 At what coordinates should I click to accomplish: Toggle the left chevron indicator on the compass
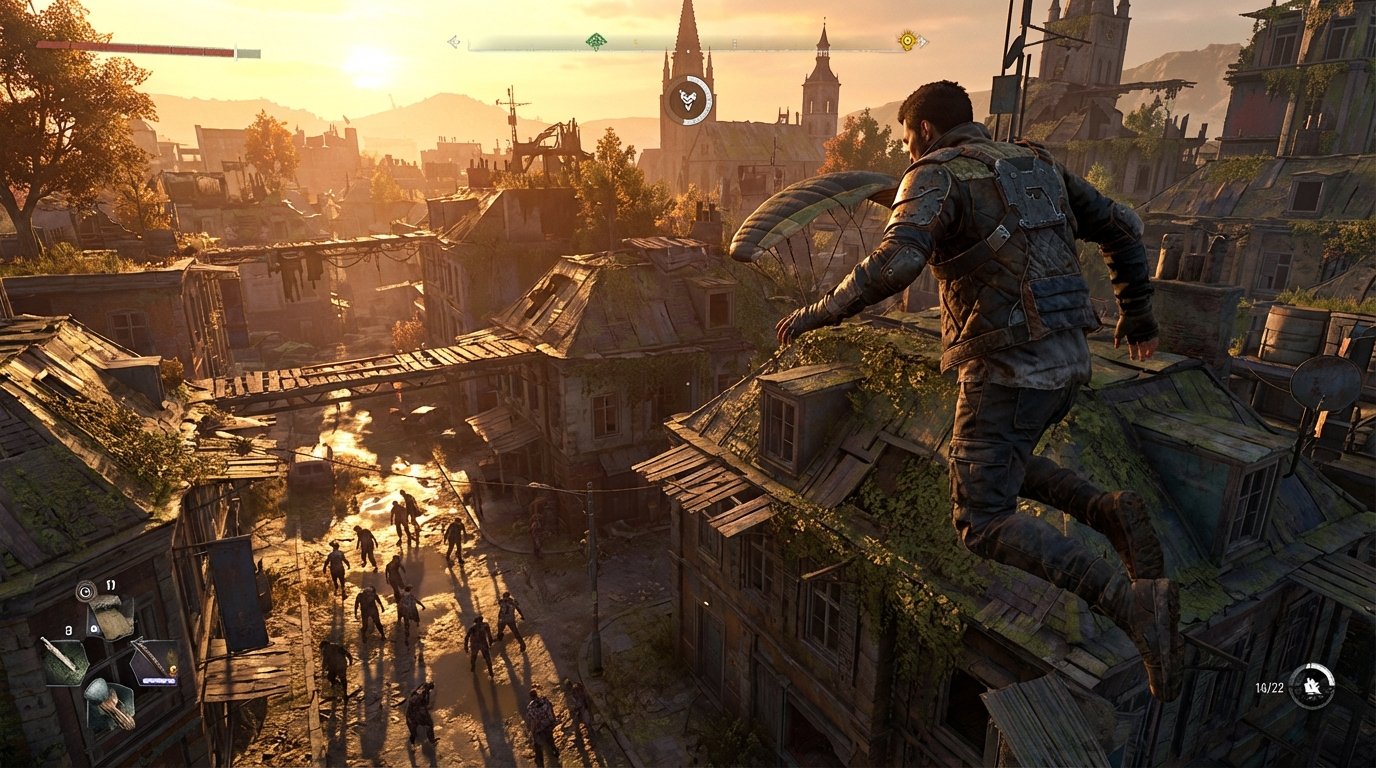point(453,40)
